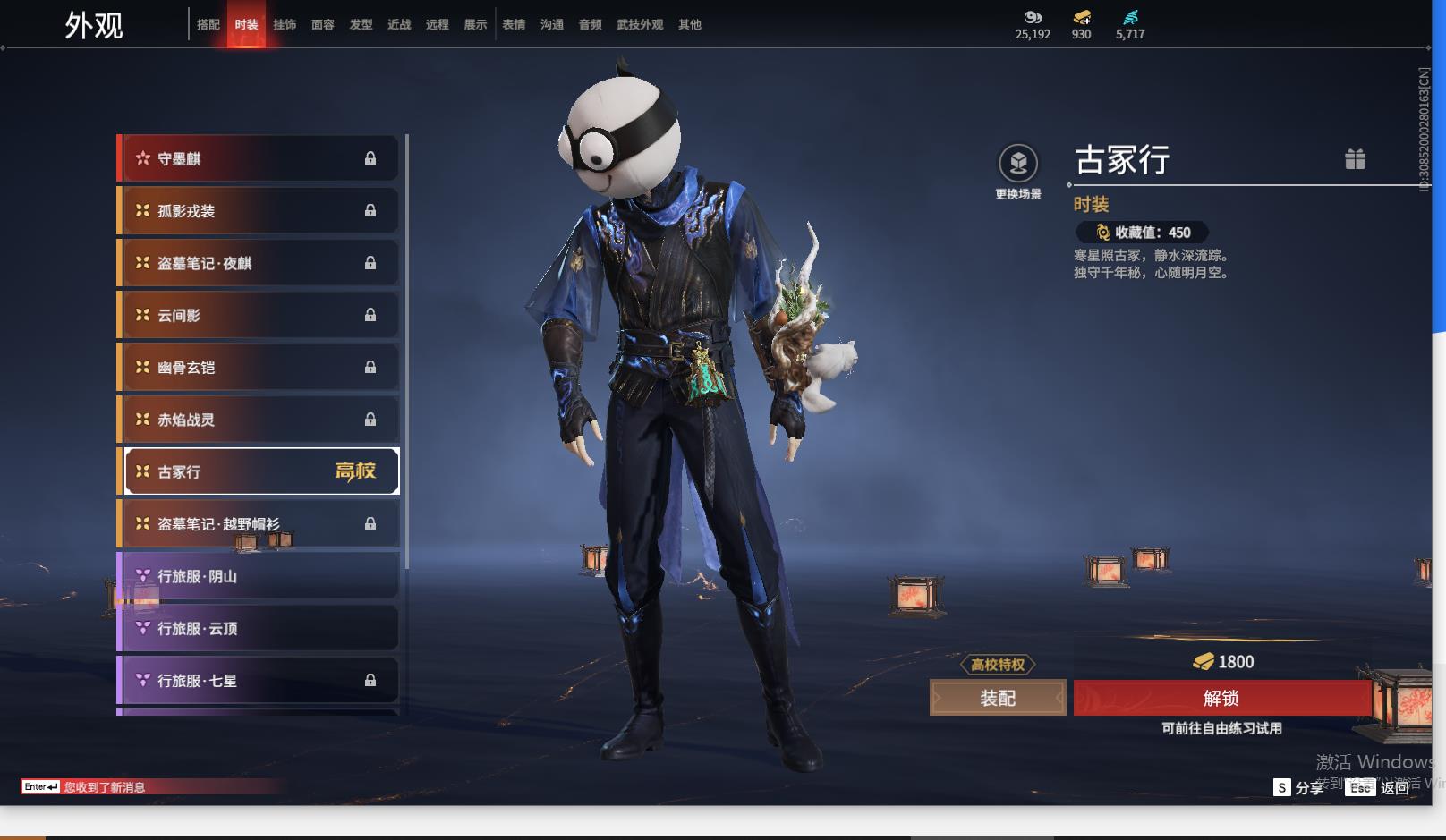Choose the 其他 tab
1446x840 pixels.
(x=690, y=25)
